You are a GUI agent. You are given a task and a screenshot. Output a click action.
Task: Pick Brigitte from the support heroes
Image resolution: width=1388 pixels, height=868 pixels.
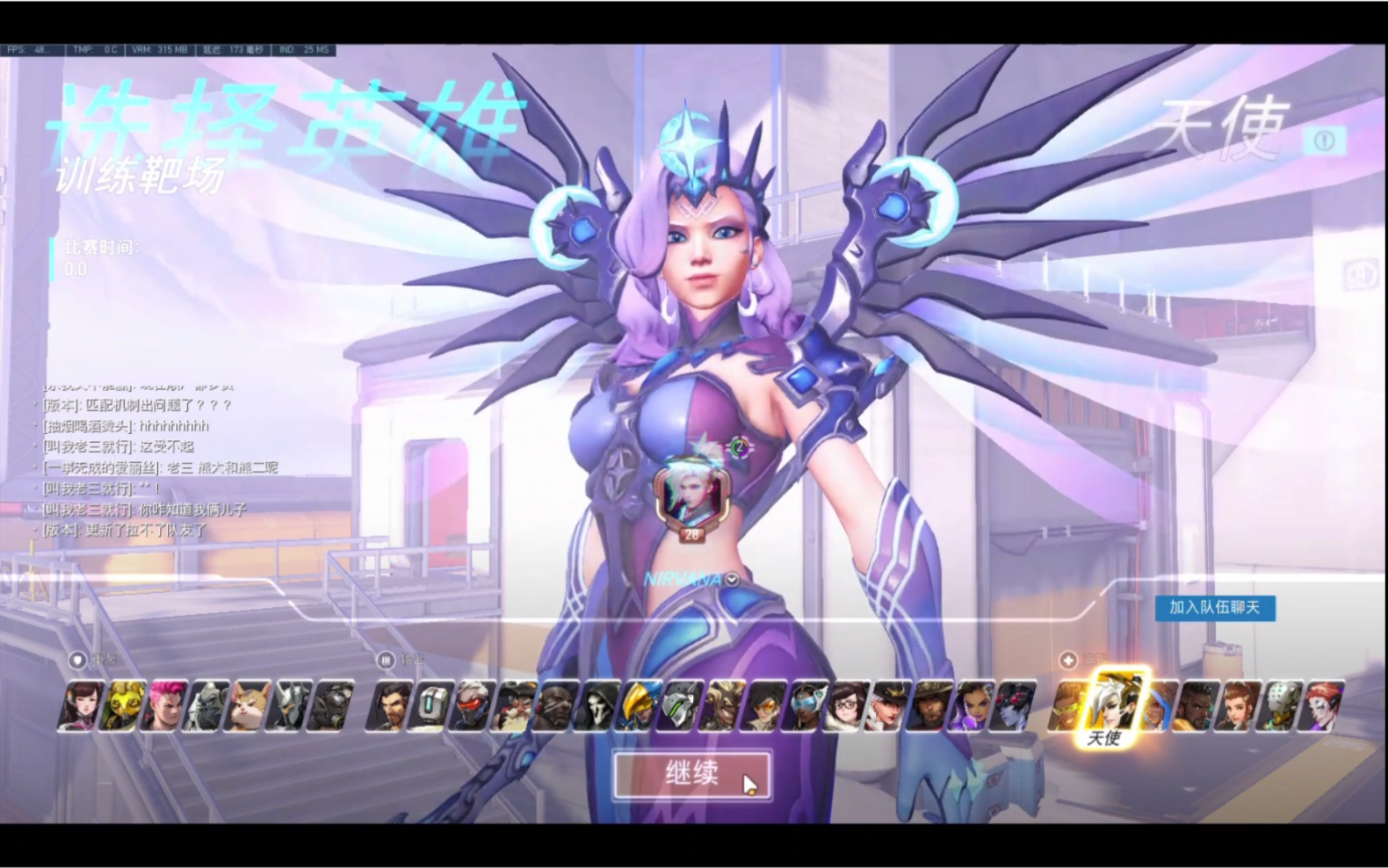click(1238, 705)
